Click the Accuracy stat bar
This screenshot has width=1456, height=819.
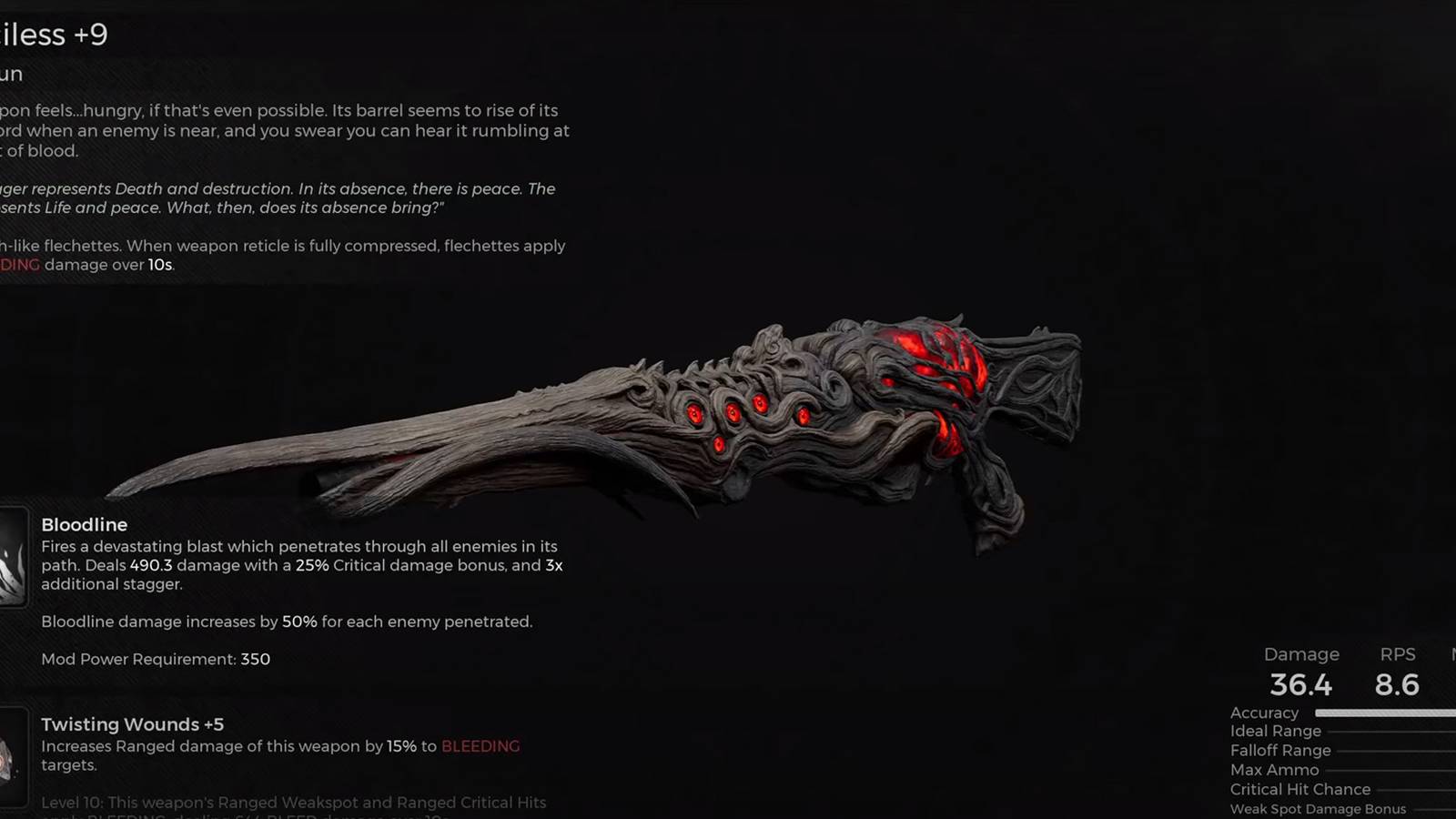(x=1383, y=713)
